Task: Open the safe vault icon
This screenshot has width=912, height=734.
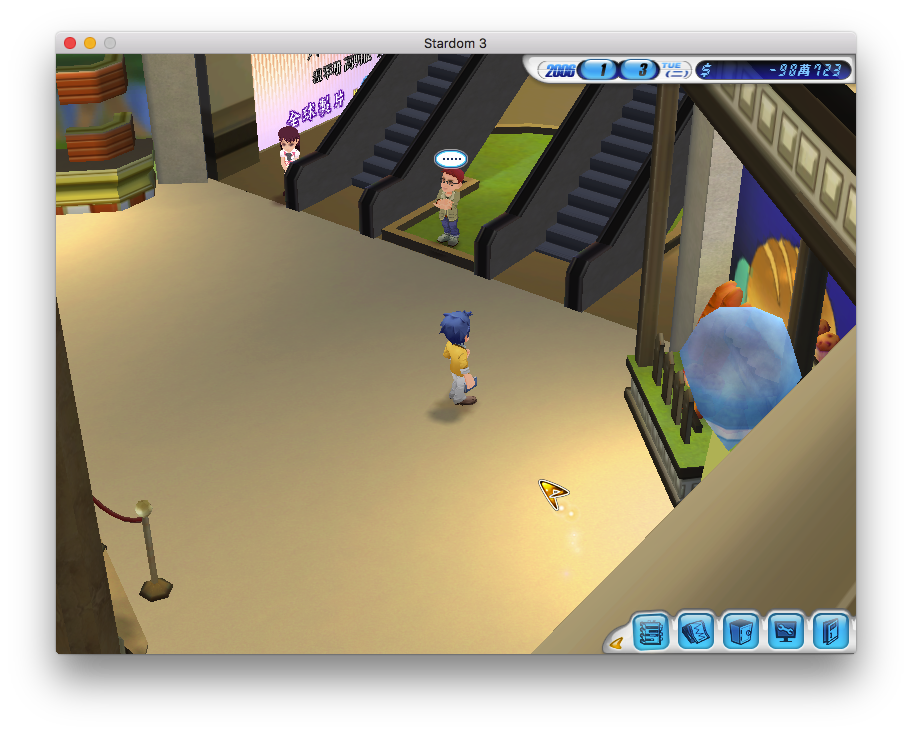Action: [x=741, y=632]
